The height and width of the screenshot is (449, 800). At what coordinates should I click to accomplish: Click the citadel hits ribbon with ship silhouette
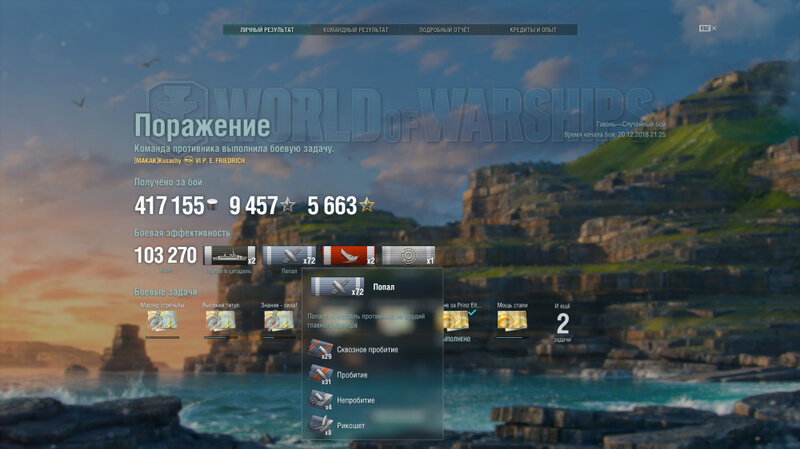[x=229, y=256]
